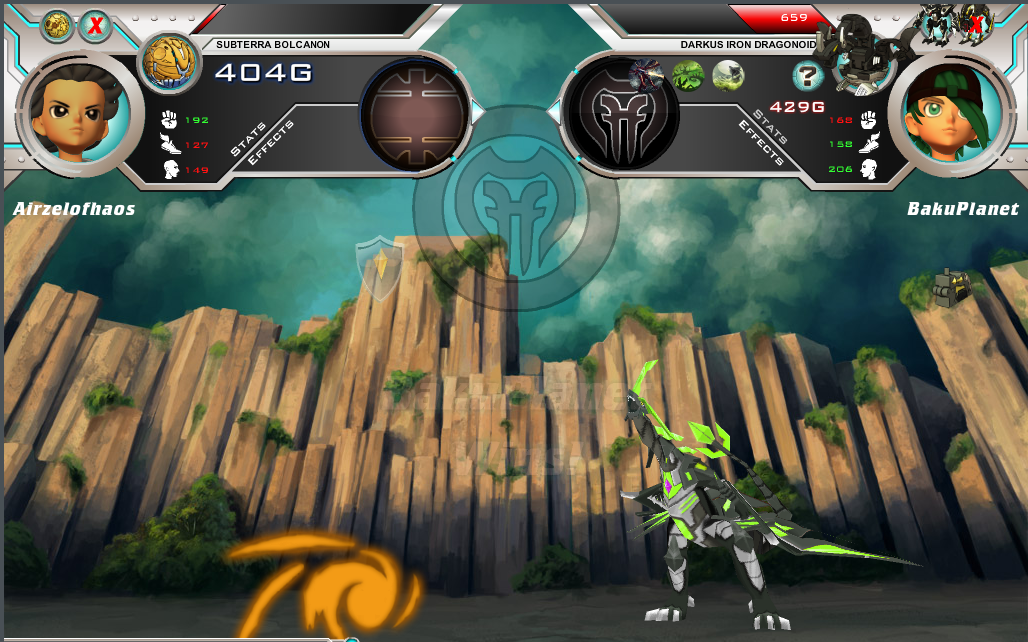Select the Subterra Bolcanon ball icon
1028x642 pixels.
[x=168, y=62]
